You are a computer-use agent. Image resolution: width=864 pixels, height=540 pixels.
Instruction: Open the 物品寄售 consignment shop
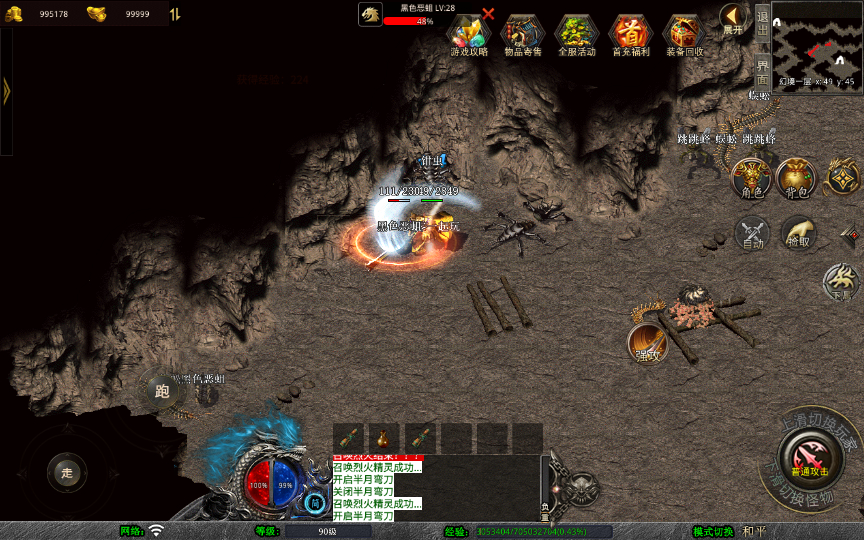pos(523,33)
